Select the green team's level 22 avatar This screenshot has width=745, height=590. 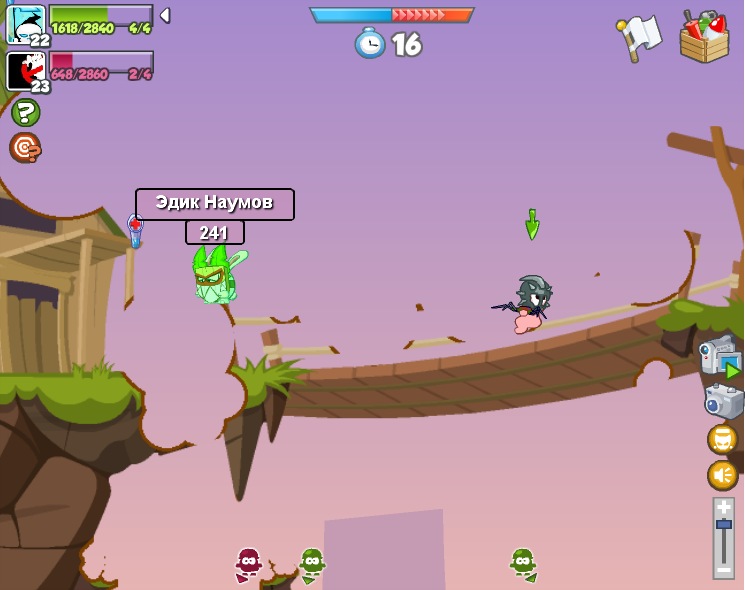(25, 24)
